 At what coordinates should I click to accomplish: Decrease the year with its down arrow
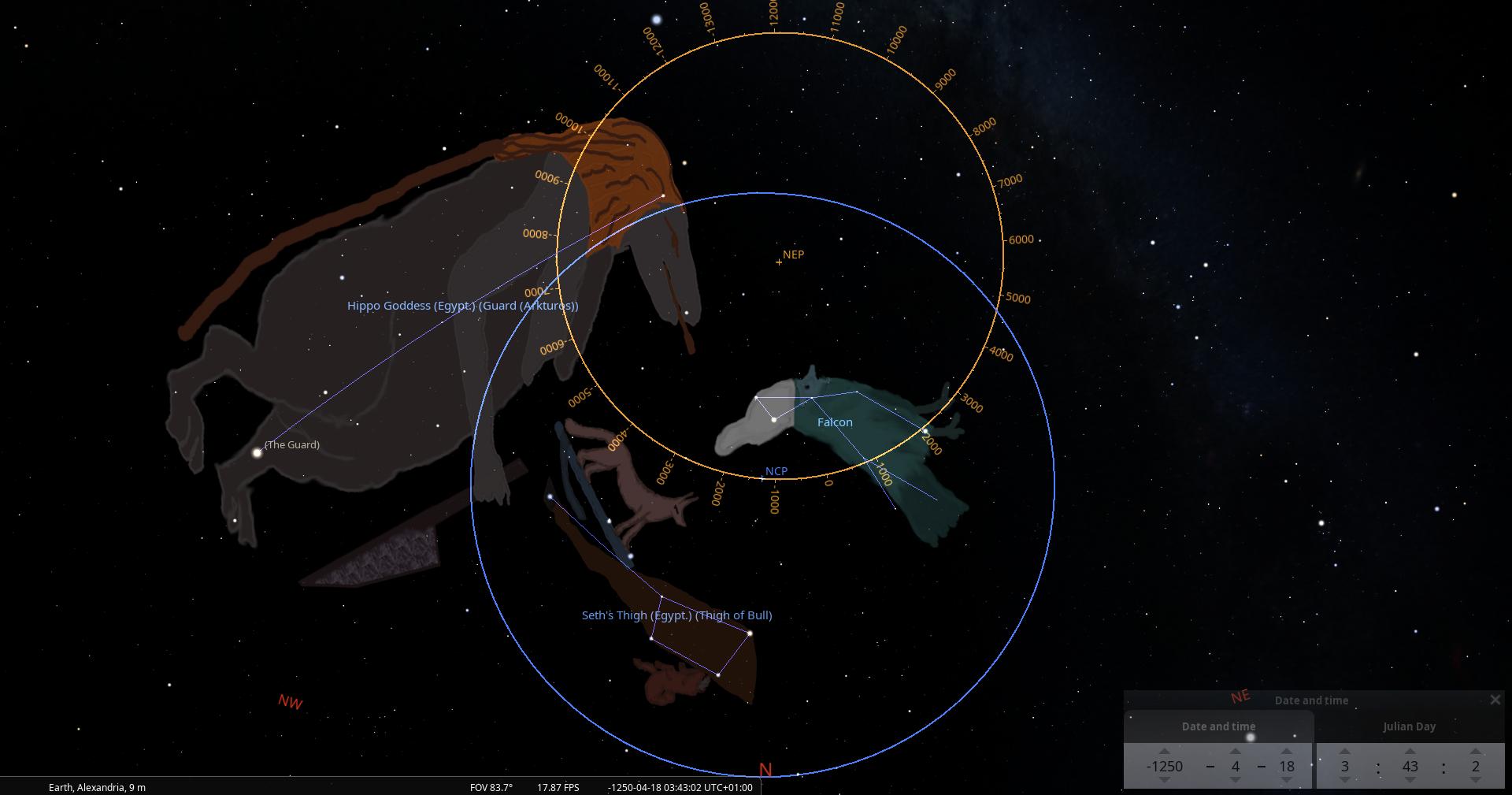click(1164, 780)
